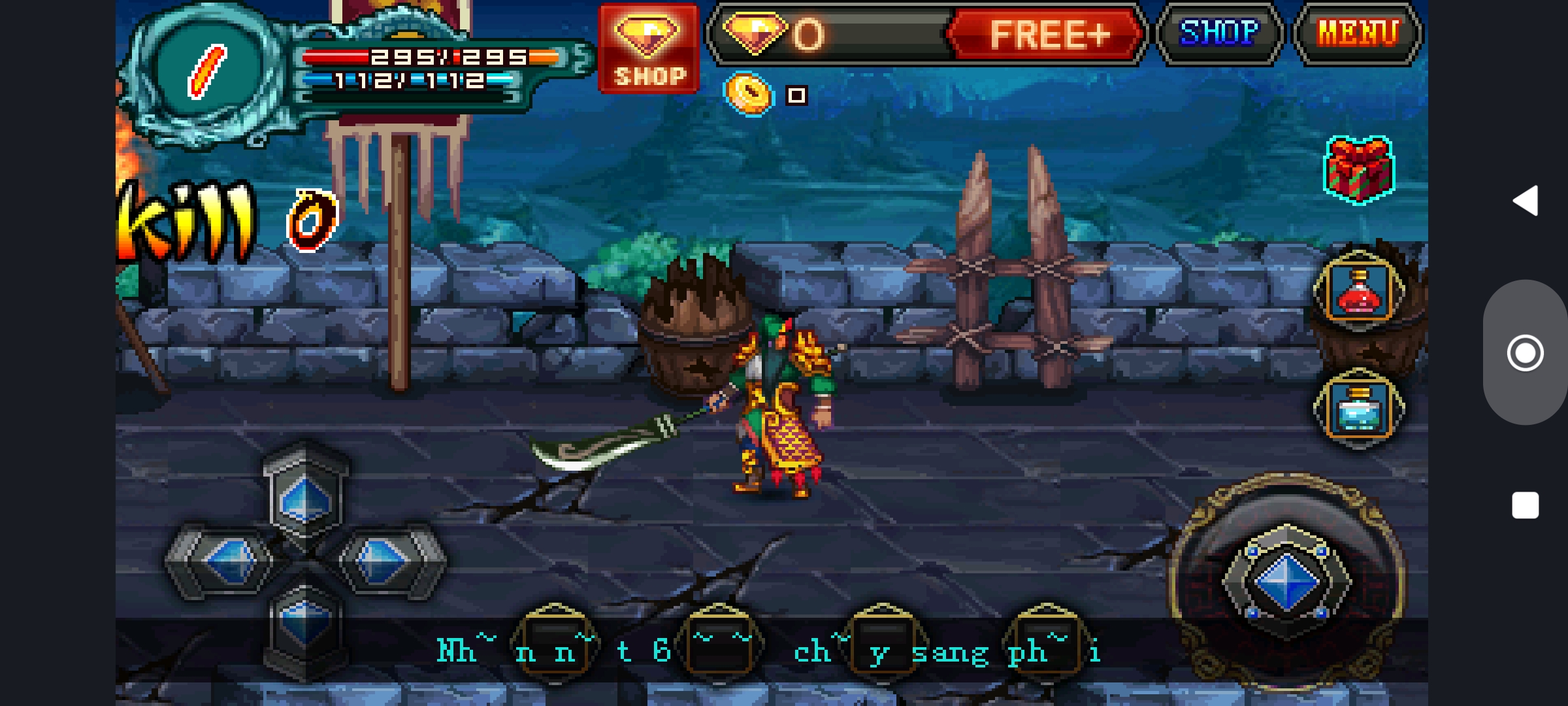The height and width of the screenshot is (706, 1568).
Task: Tap the left arrow on the d-pad
Action: (229, 561)
